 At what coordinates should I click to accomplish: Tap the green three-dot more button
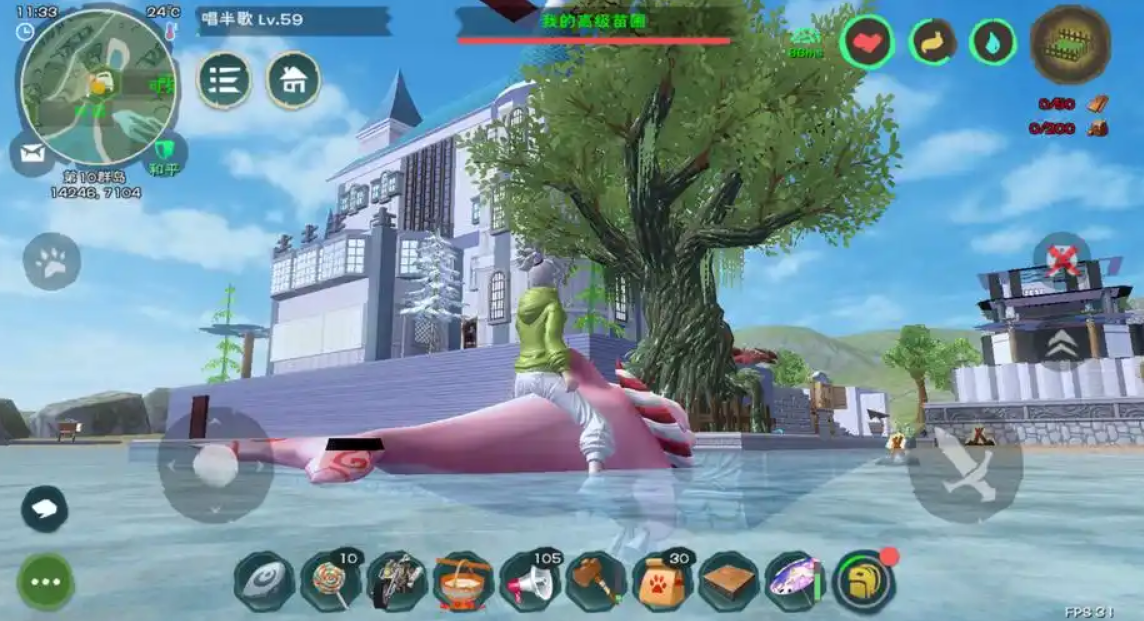tap(45, 582)
